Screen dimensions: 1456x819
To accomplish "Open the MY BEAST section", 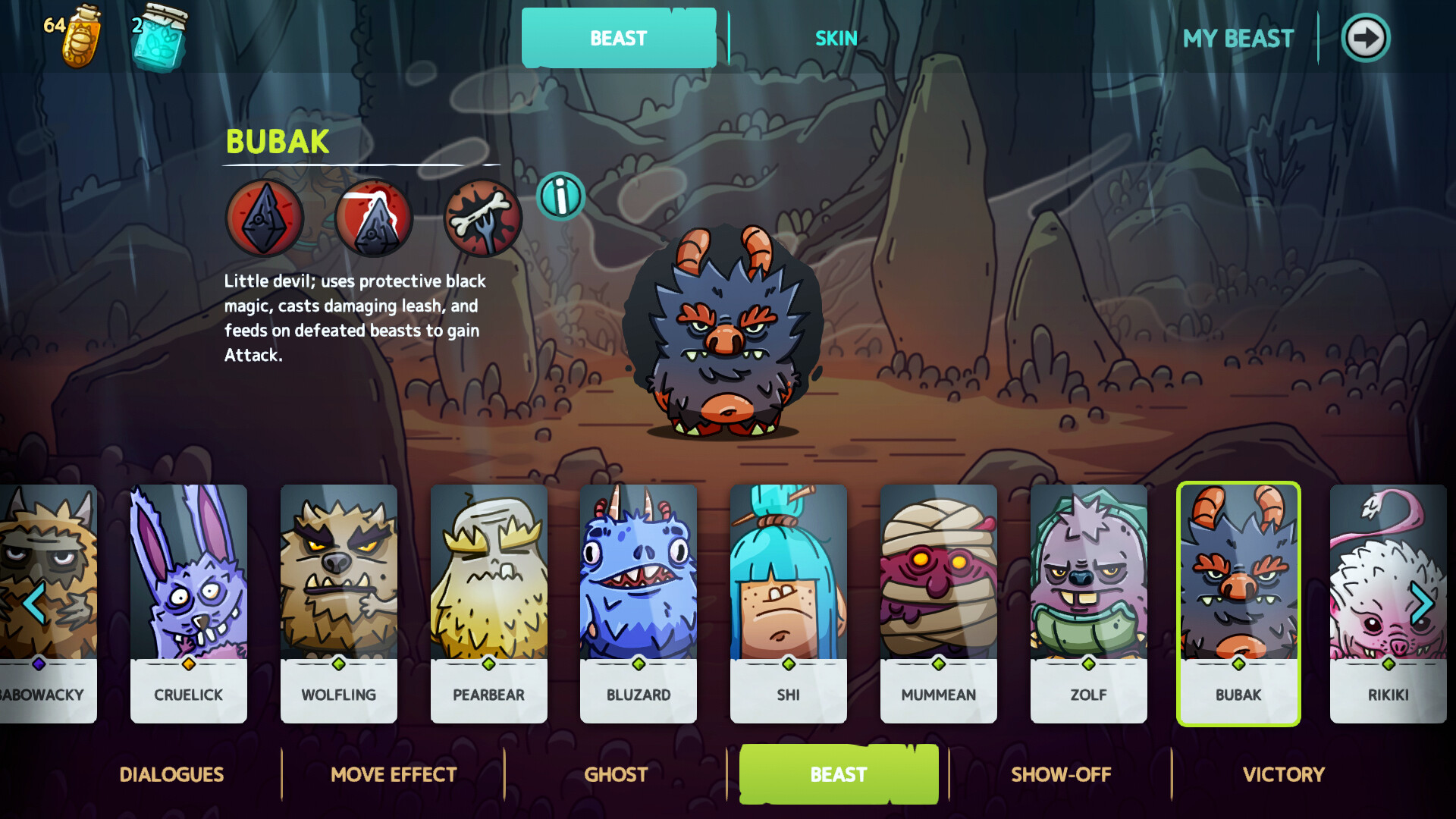I will pos(1239,38).
